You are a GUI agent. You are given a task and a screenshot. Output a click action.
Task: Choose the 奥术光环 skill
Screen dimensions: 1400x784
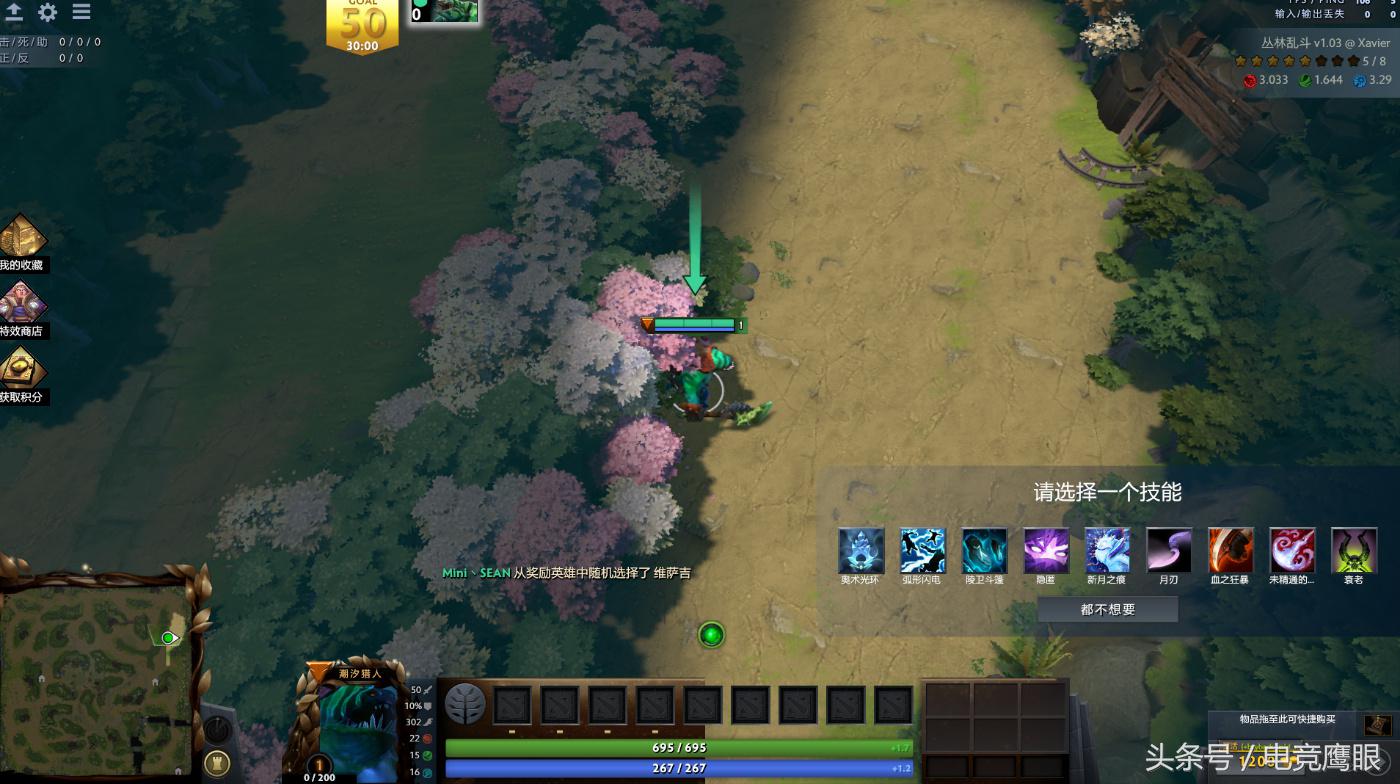click(x=860, y=550)
